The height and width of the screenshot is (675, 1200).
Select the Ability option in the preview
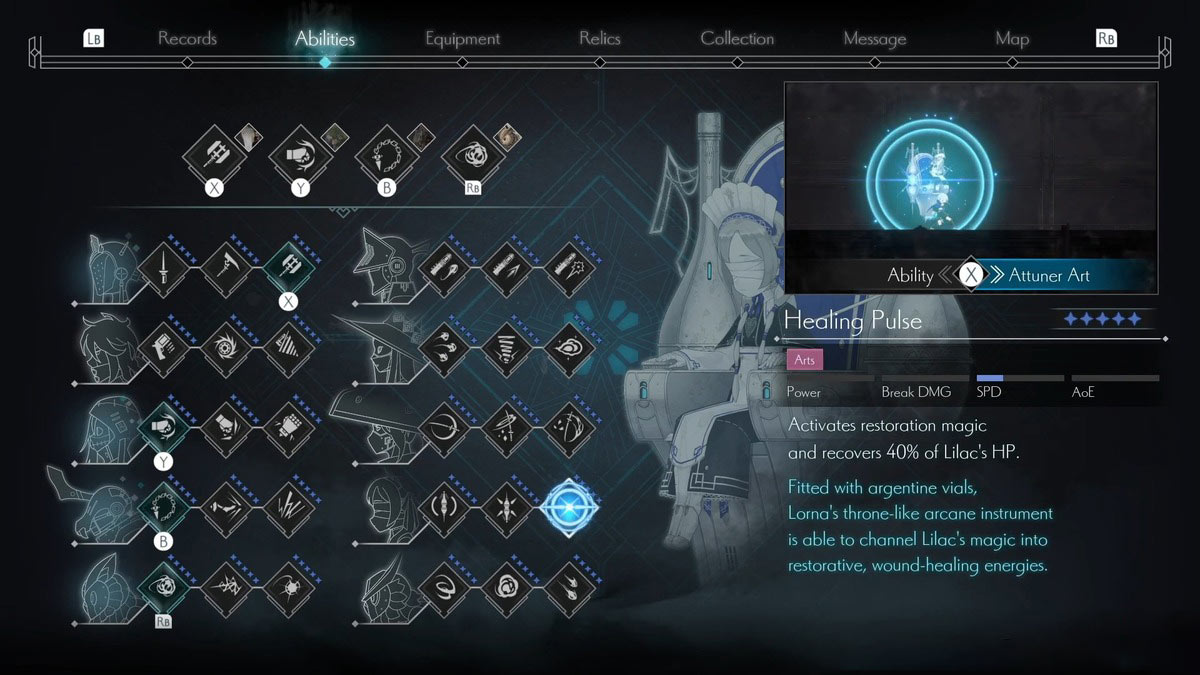(x=910, y=275)
